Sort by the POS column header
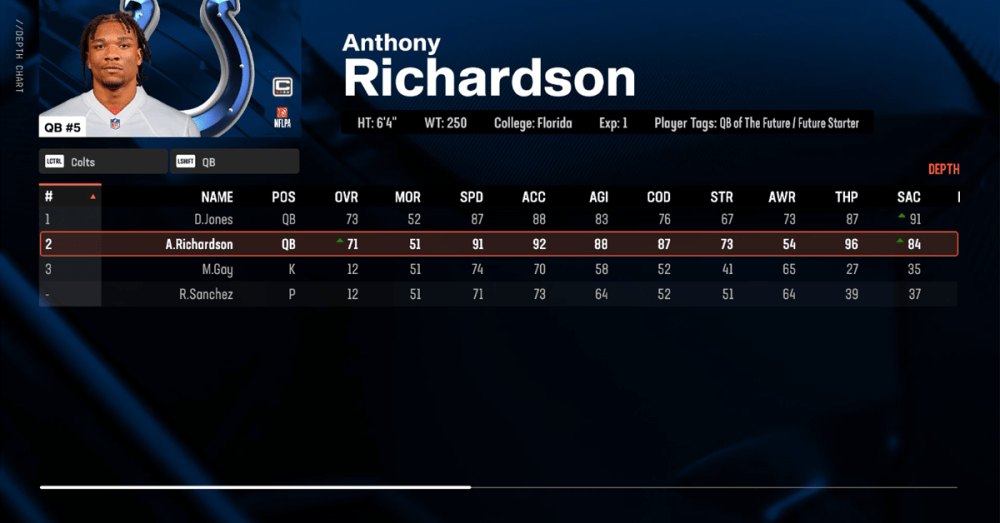The width and height of the screenshot is (1000, 523). (x=283, y=197)
